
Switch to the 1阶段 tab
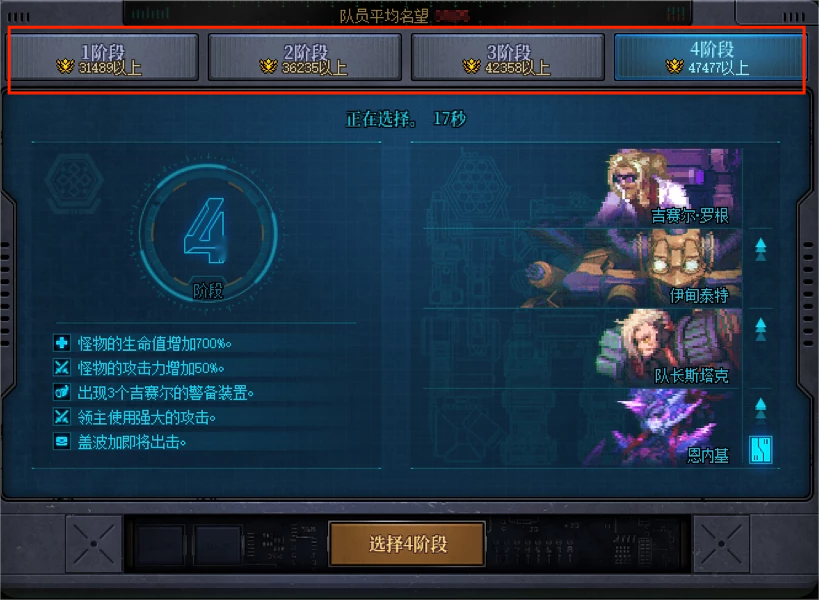[x=104, y=58]
